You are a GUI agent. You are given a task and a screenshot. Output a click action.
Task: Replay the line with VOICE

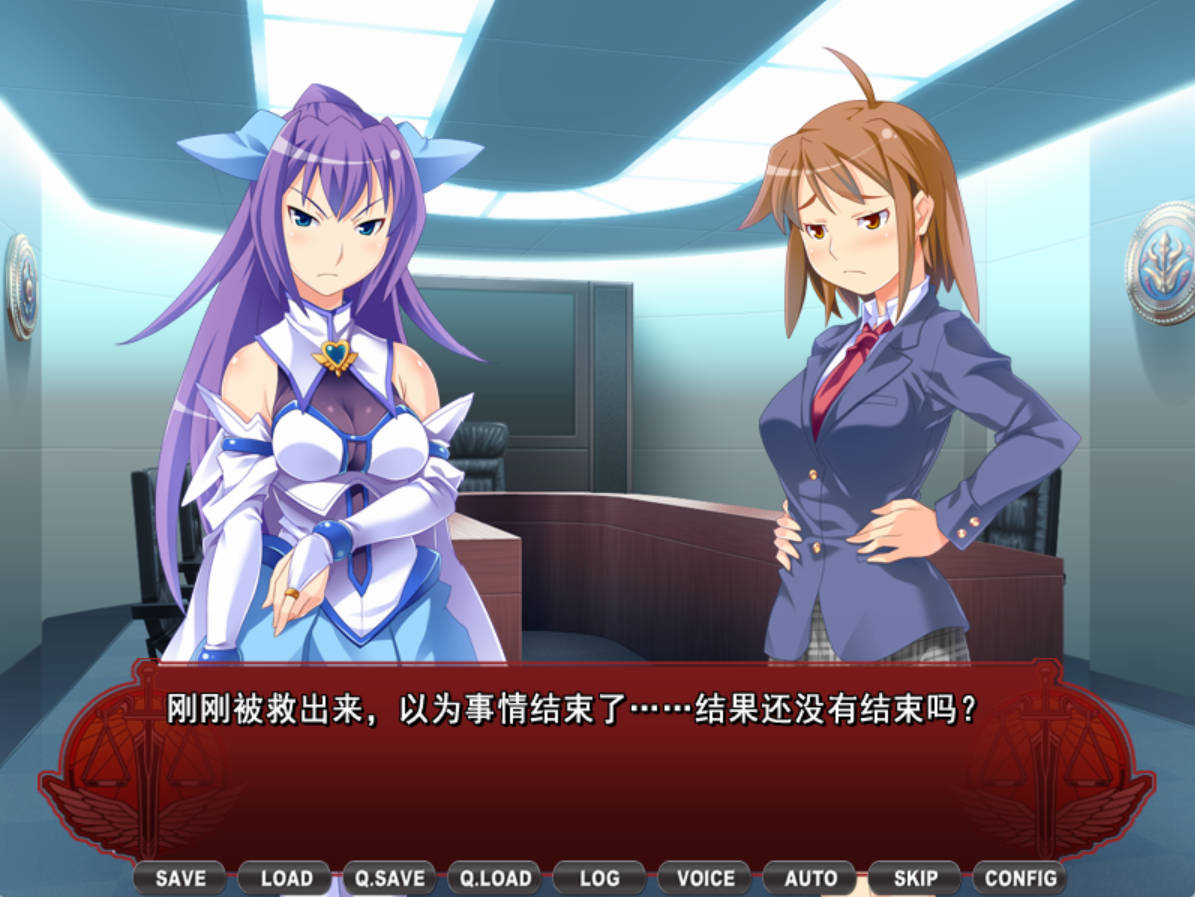click(x=705, y=878)
